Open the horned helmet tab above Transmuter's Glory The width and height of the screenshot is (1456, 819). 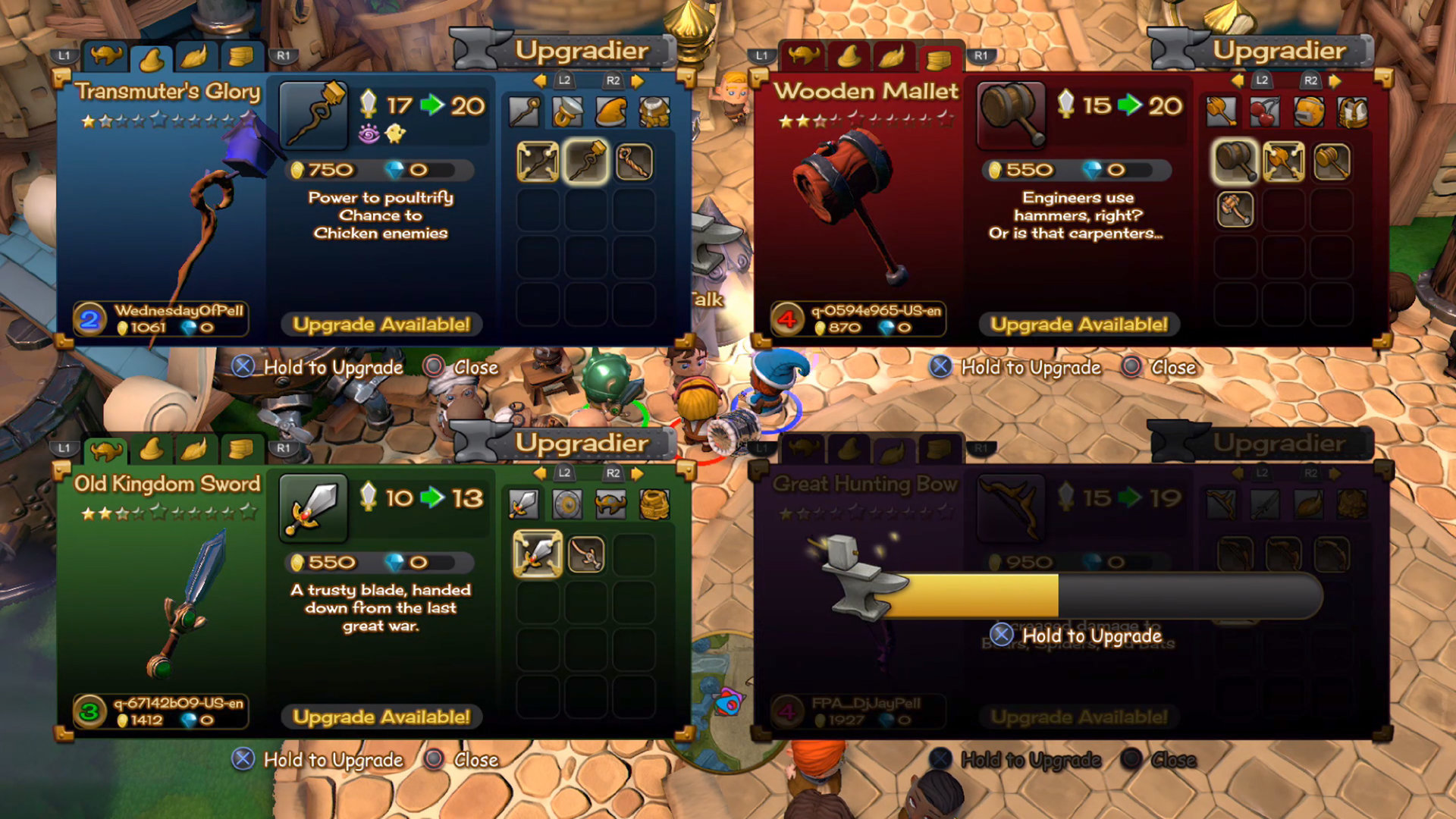coord(107,56)
